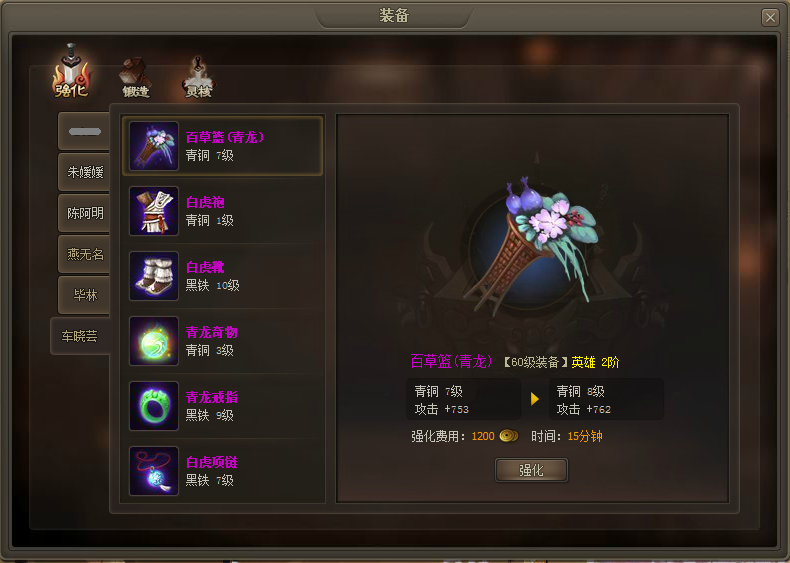Choose the 白虎项链 necklace item
This screenshot has height=563, width=790.
(223, 471)
